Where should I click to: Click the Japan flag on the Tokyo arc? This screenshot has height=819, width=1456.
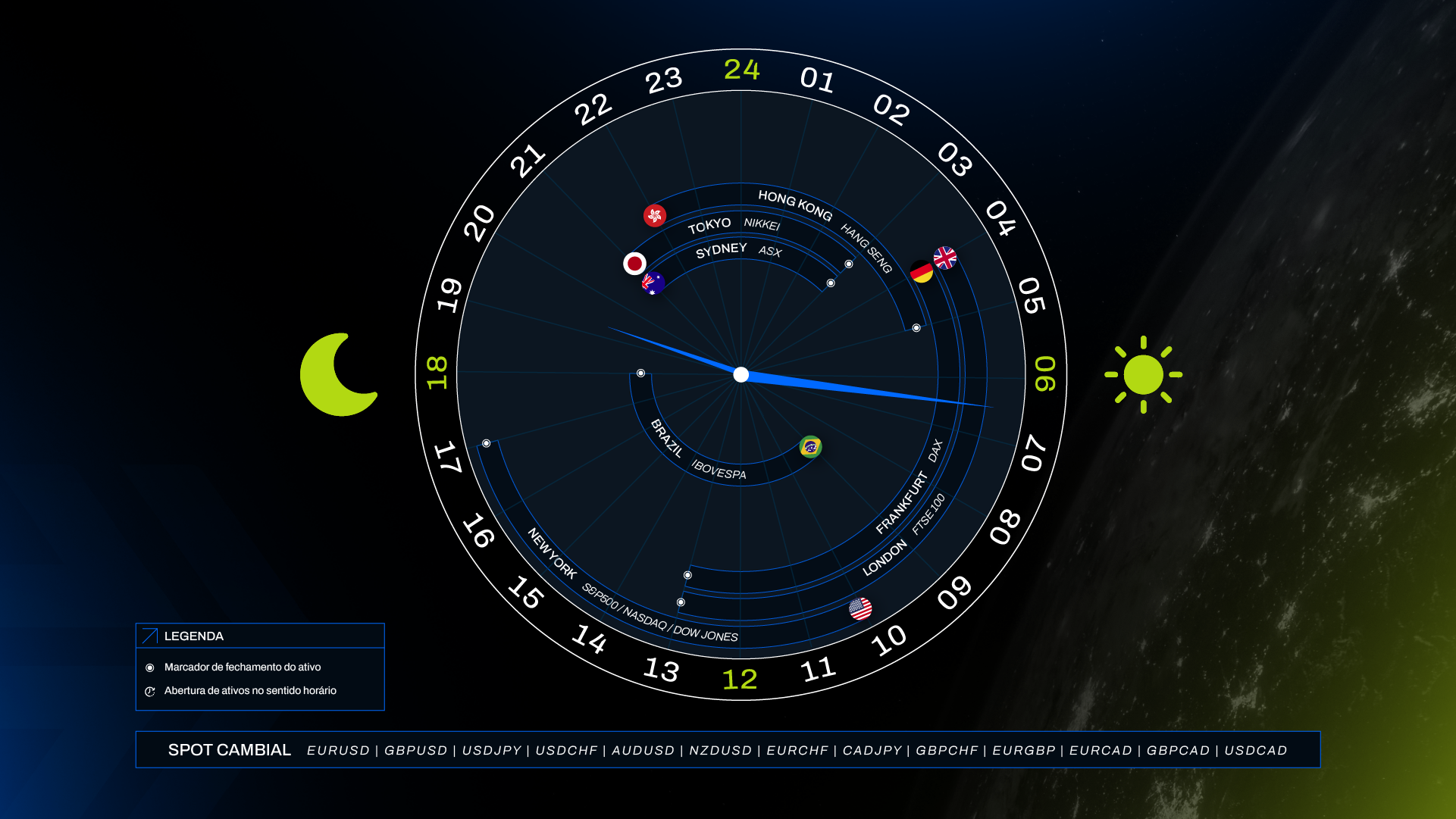pos(634,263)
